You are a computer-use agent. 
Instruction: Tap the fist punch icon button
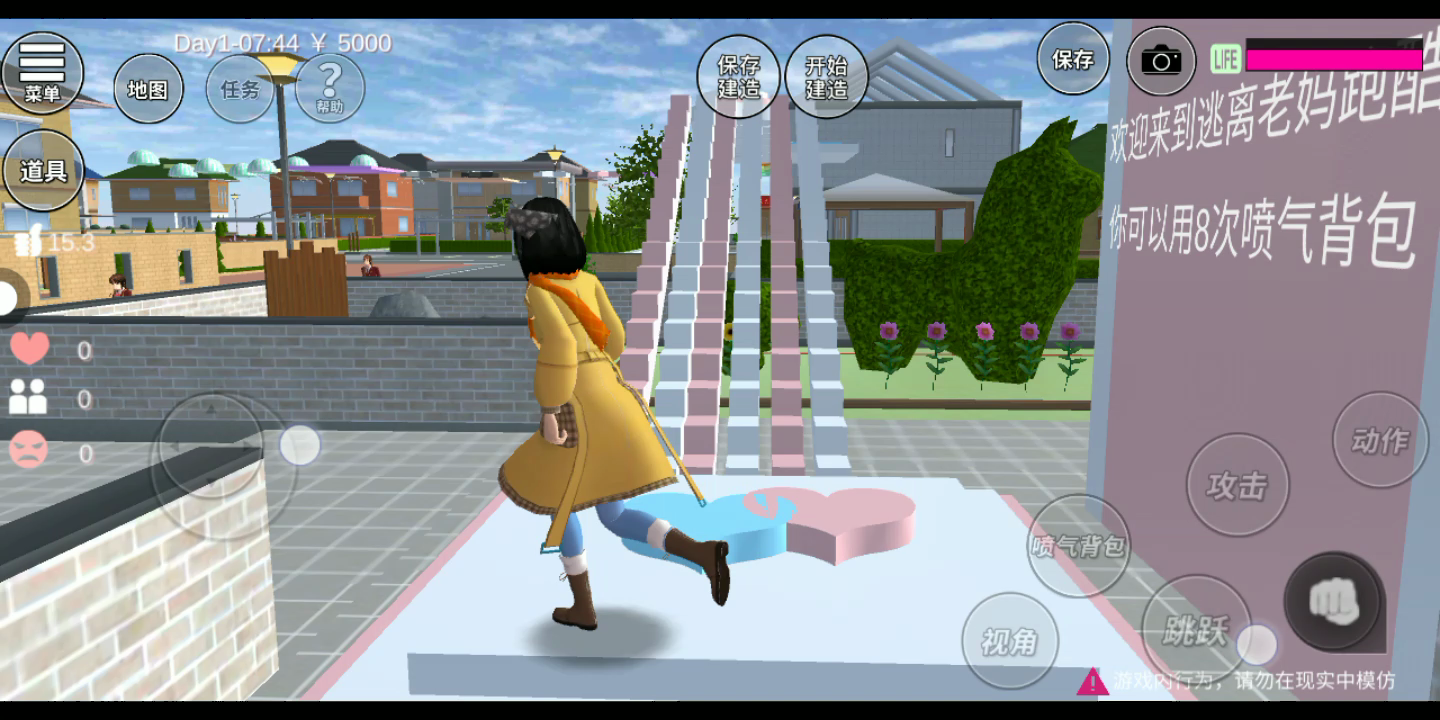point(1333,601)
